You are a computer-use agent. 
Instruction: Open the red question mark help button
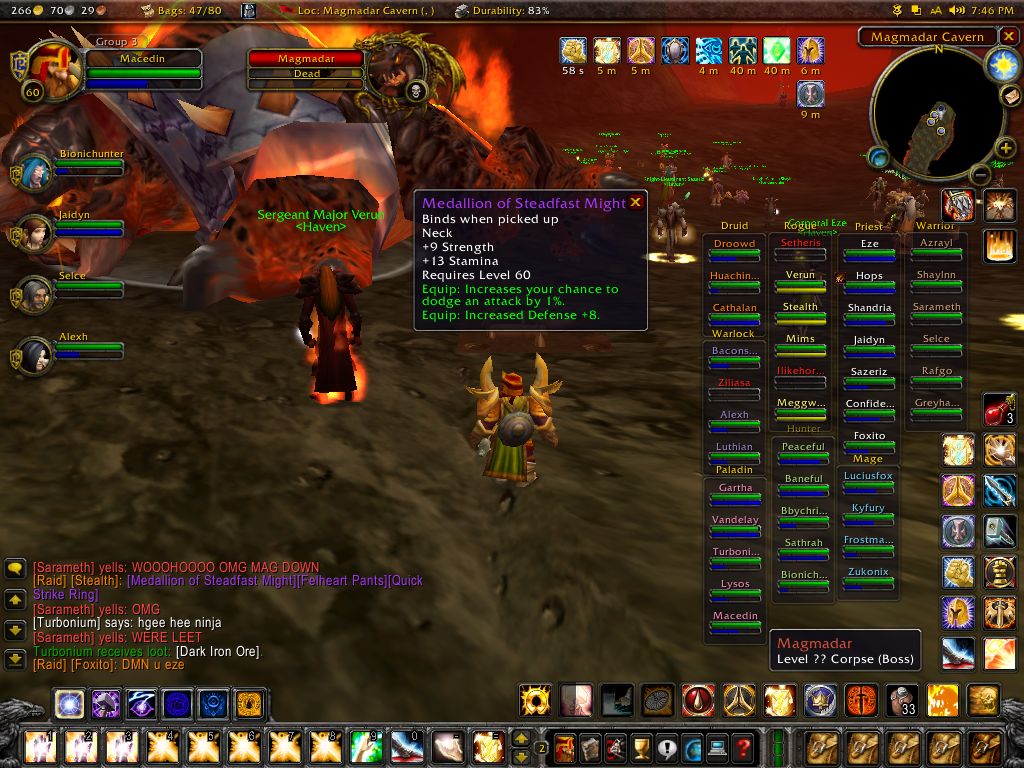pos(742,747)
